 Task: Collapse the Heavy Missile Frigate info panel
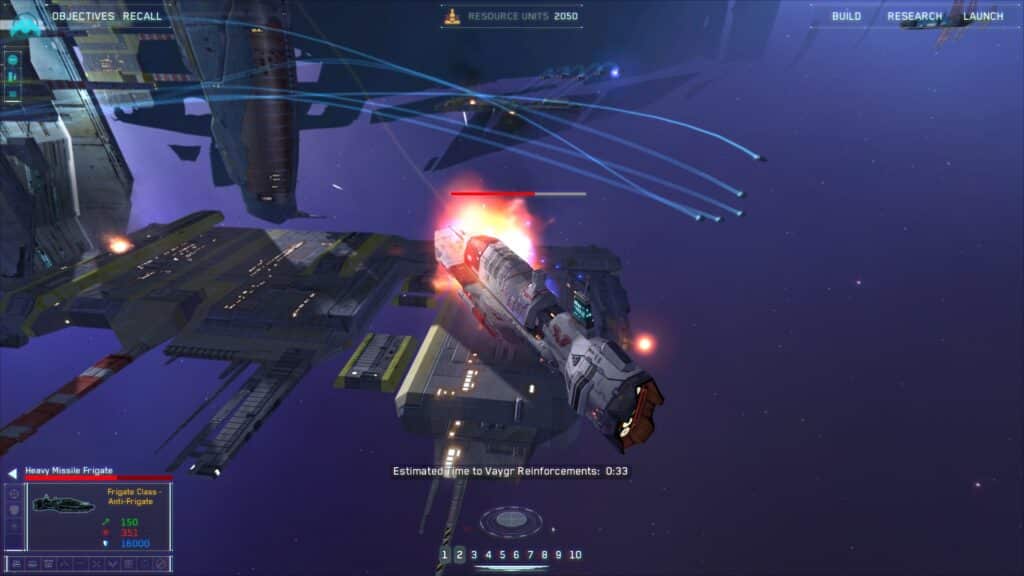tap(12, 473)
